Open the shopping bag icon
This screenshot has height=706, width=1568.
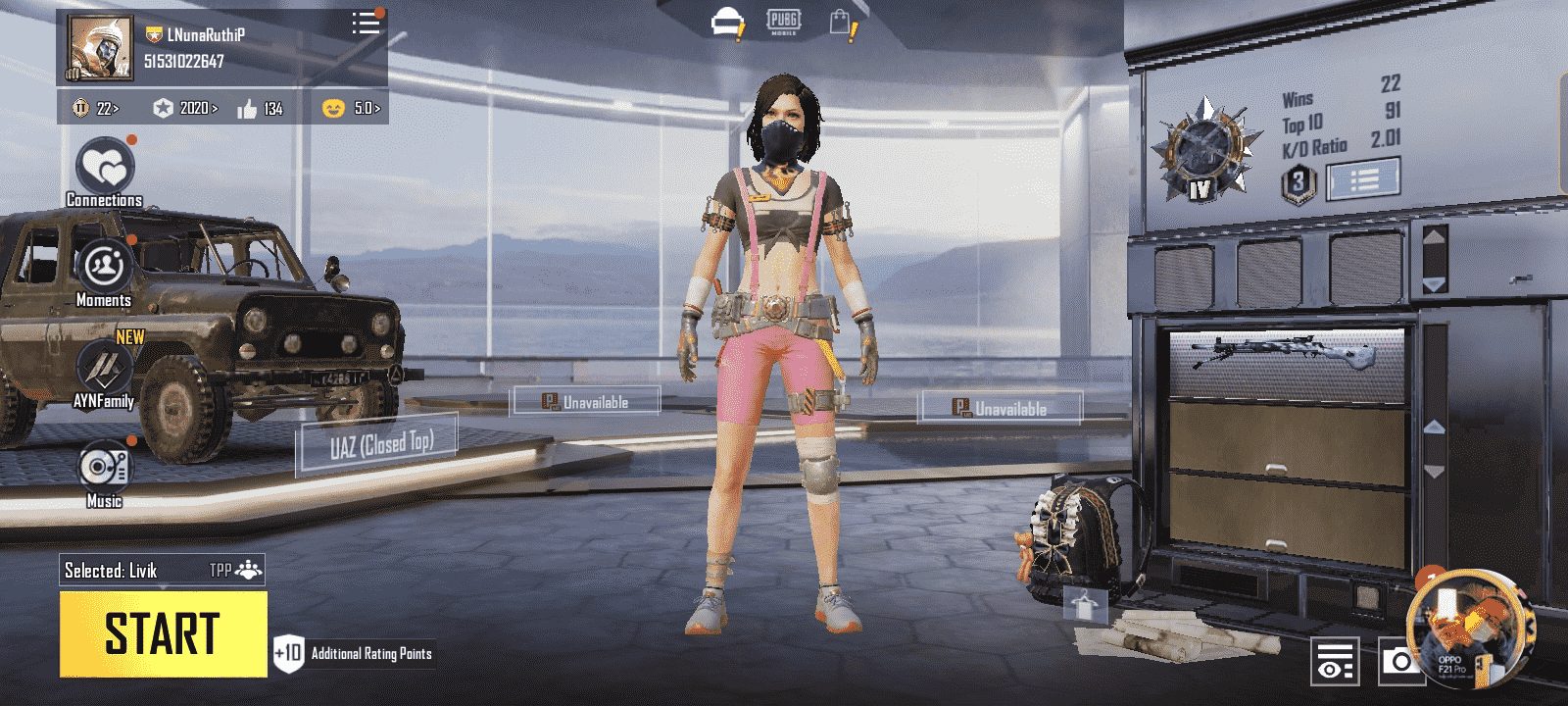[841, 23]
